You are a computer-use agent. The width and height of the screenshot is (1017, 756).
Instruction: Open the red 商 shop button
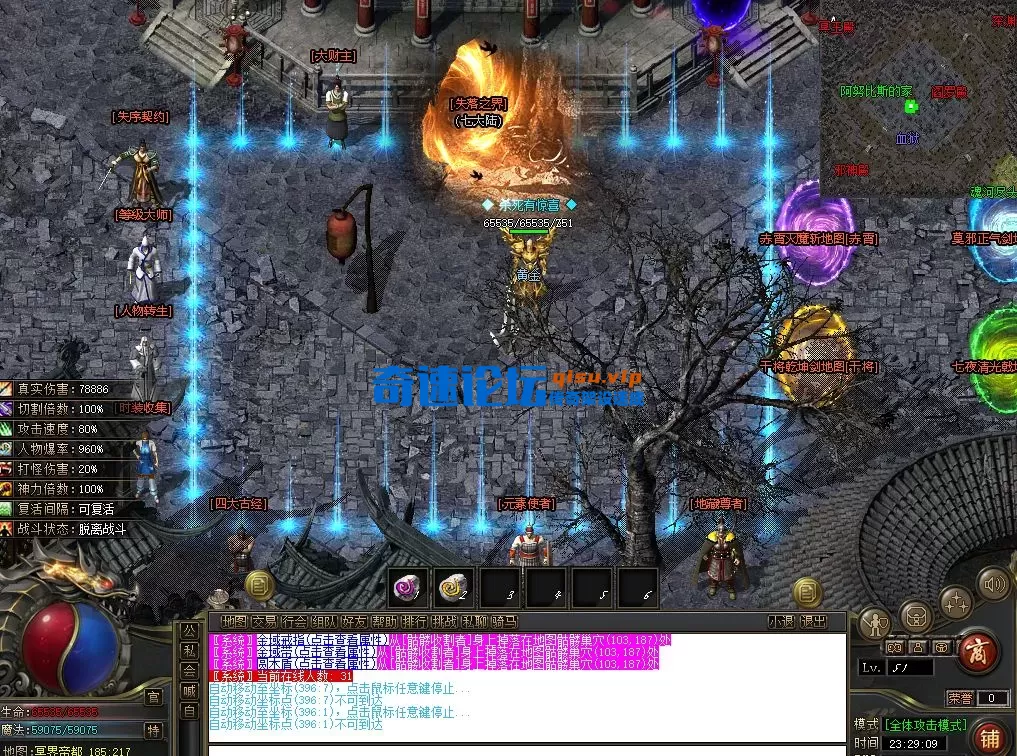(977, 652)
